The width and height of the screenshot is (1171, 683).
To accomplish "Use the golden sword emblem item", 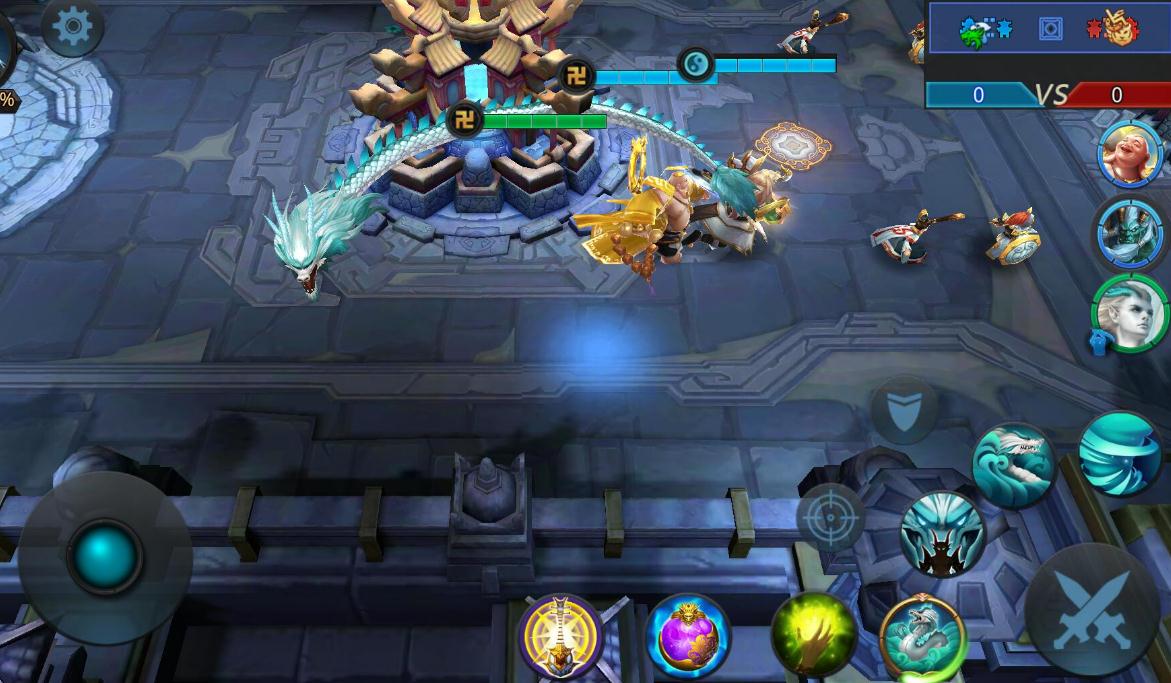I will [561, 635].
